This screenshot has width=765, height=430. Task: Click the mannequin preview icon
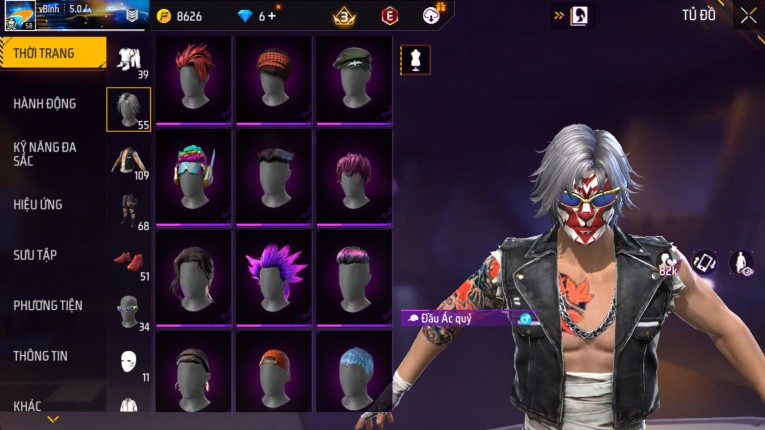(x=415, y=59)
